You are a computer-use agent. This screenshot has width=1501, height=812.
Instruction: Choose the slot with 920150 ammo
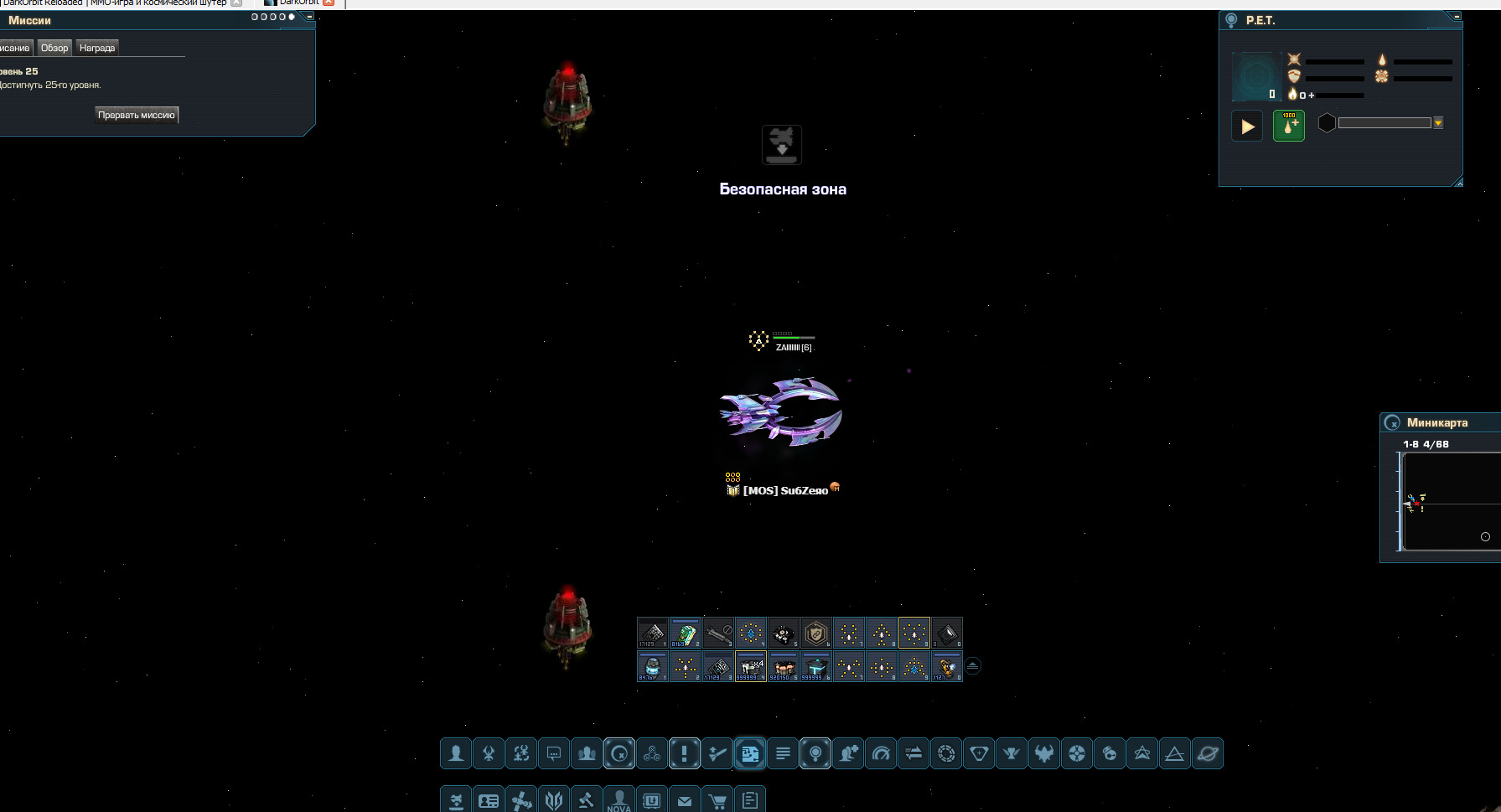coord(783,667)
